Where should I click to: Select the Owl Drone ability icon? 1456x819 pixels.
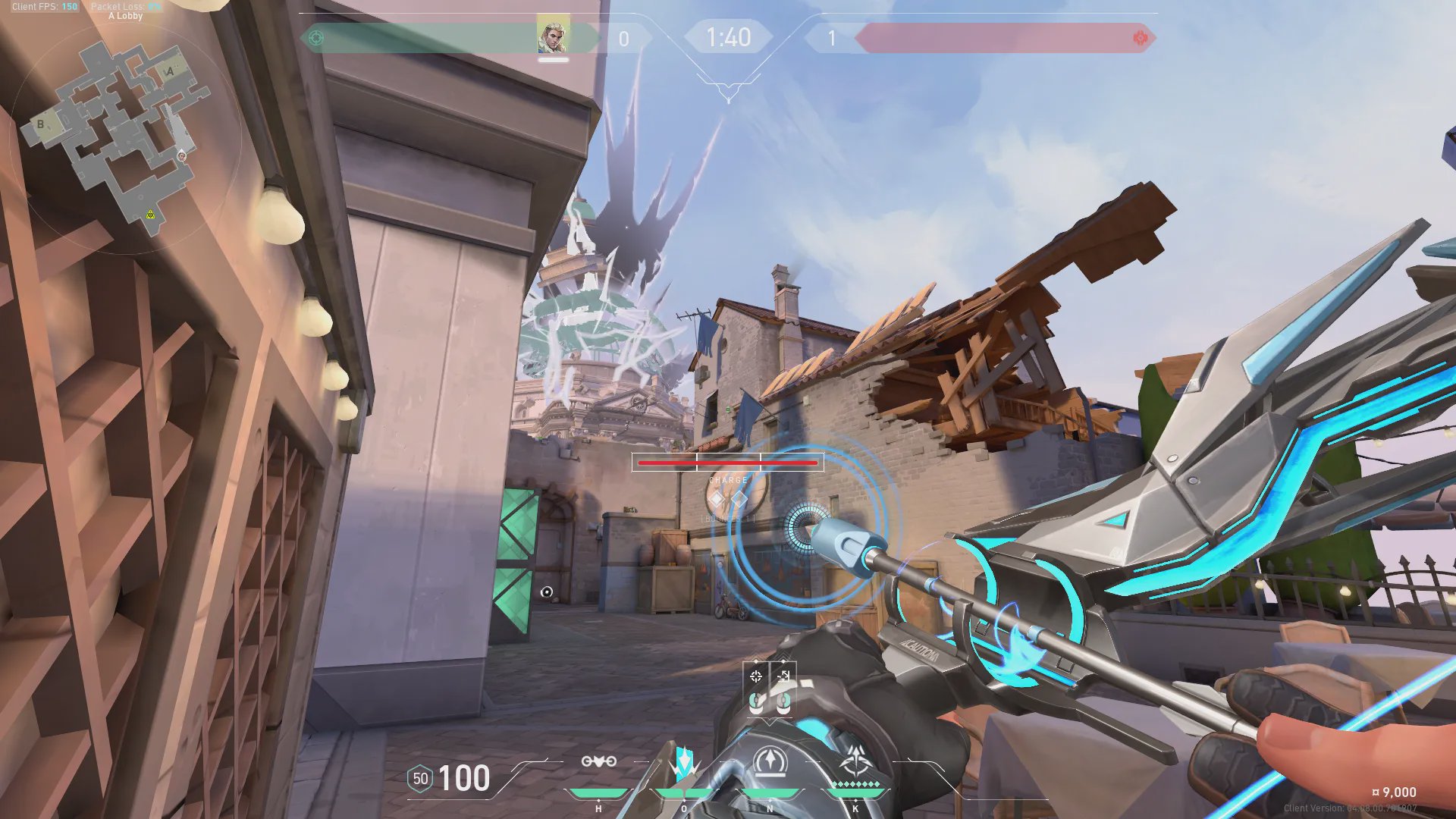(x=598, y=761)
